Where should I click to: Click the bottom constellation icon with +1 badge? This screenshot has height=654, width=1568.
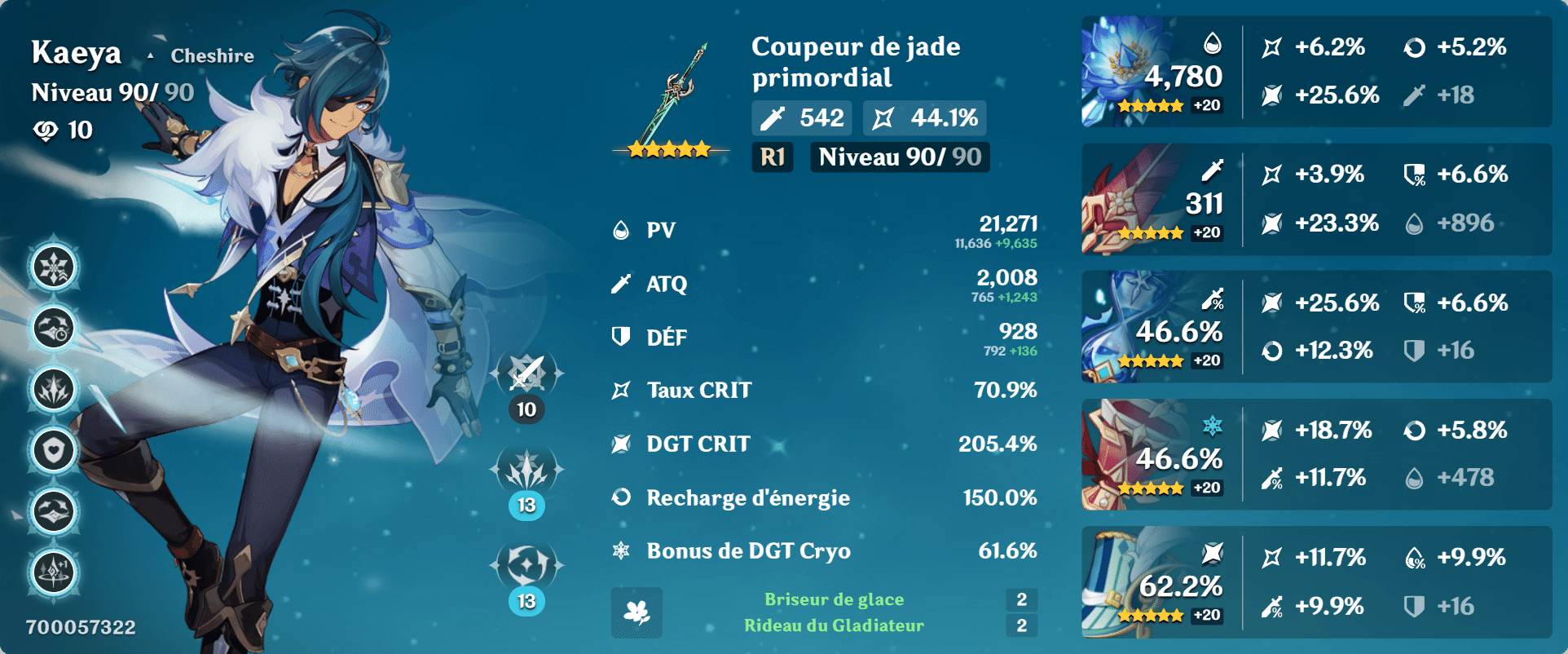click(x=52, y=571)
